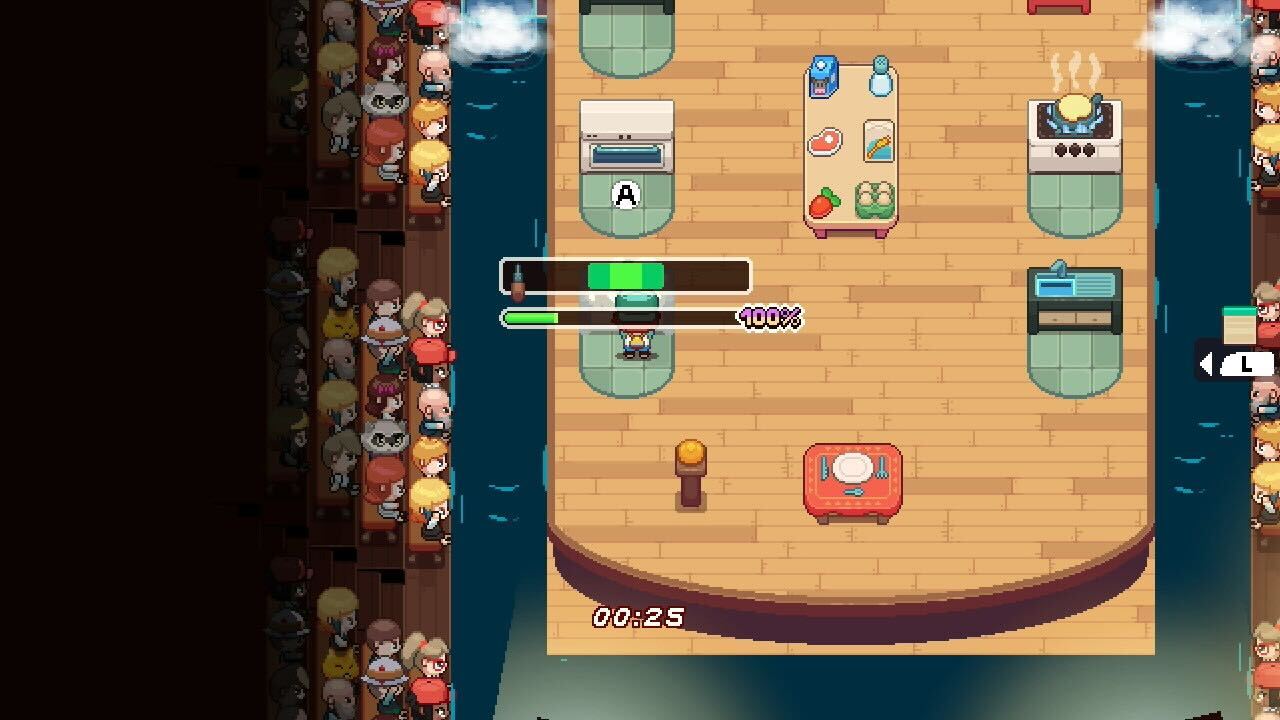Viewport: 1280px width, 720px height.
Task: Click the oven beneath the A prompt
Action: (626, 140)
